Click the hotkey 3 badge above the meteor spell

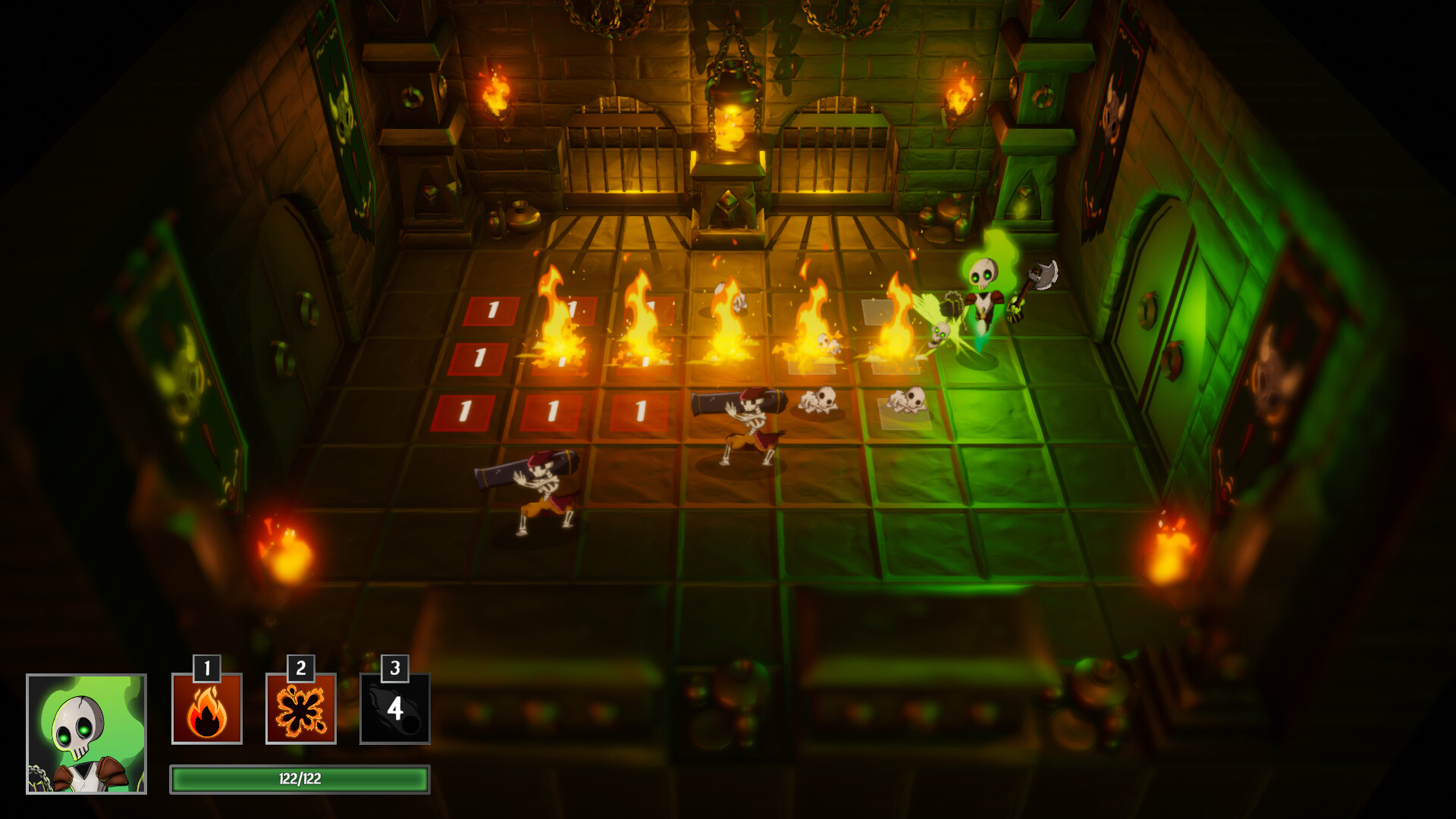394,669
